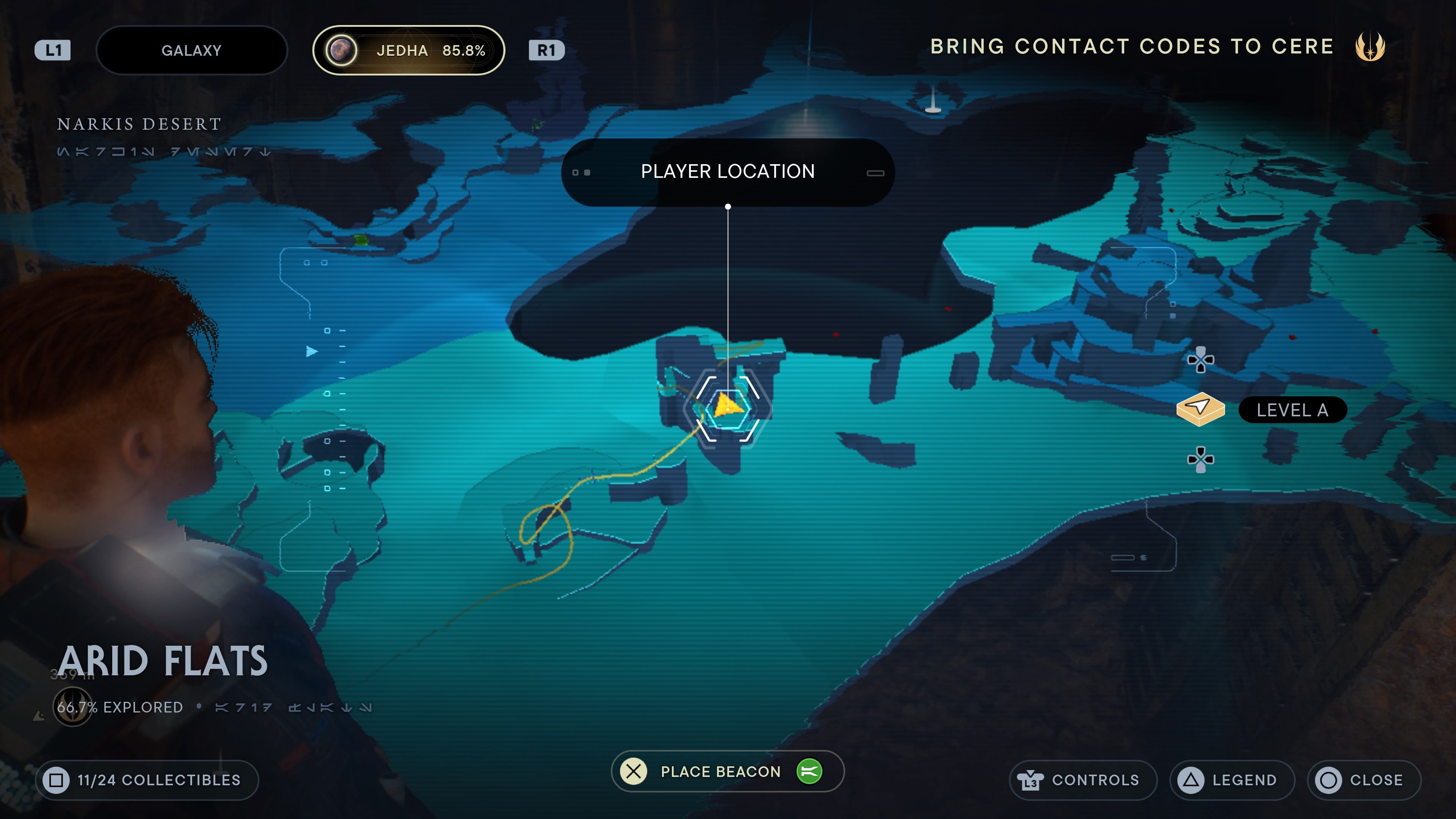Click the 85.8% completion indicator for Jedha
The width and height of the screenshot is (1456, 819).
(464, 50)
